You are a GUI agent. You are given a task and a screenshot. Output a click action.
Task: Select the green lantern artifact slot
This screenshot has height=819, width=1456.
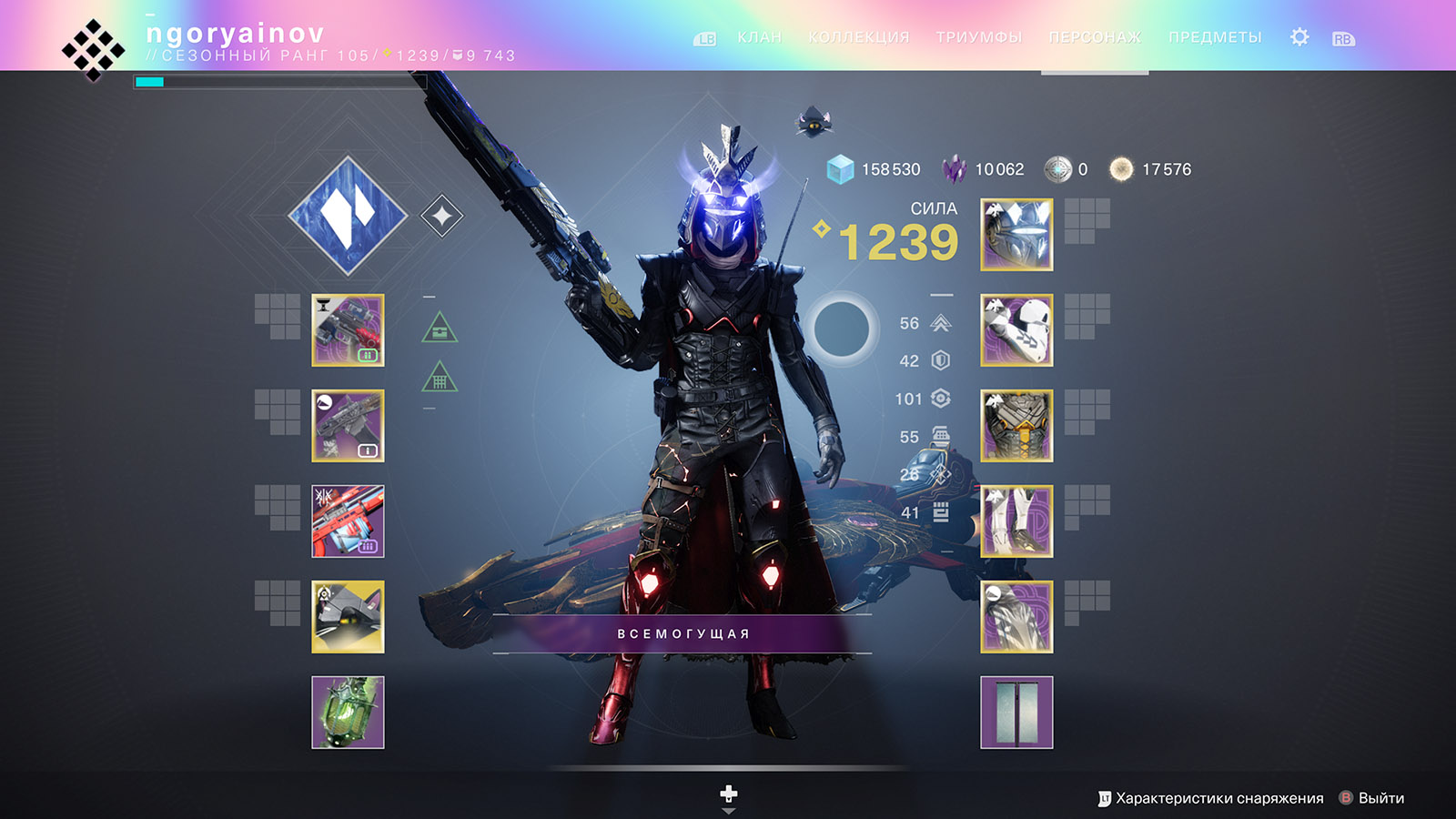(x=348, y=713)
